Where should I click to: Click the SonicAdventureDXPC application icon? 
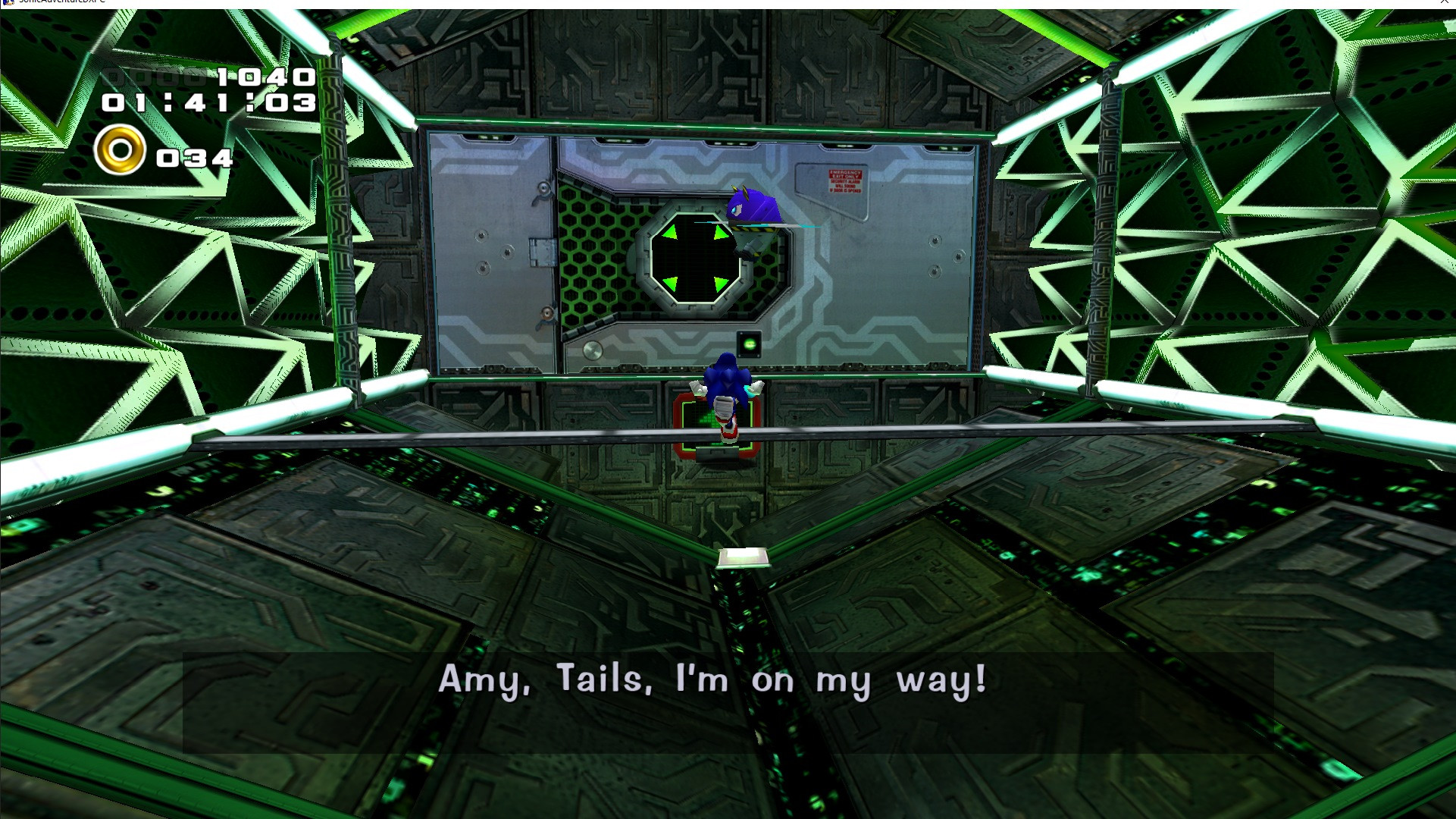(8, 3)
